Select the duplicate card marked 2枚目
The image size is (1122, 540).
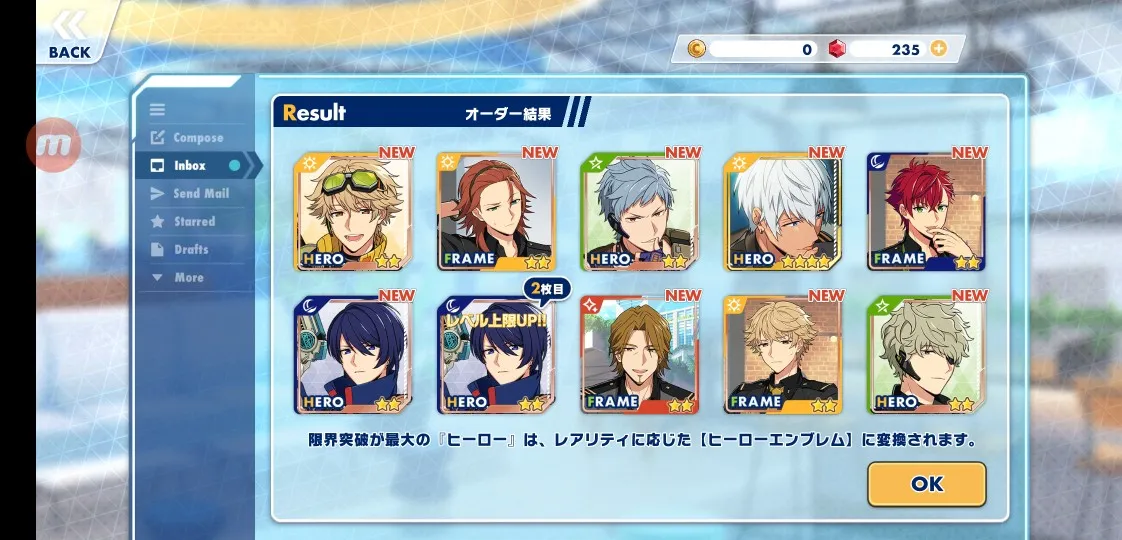pyautogui.click(x=496, y=355)
